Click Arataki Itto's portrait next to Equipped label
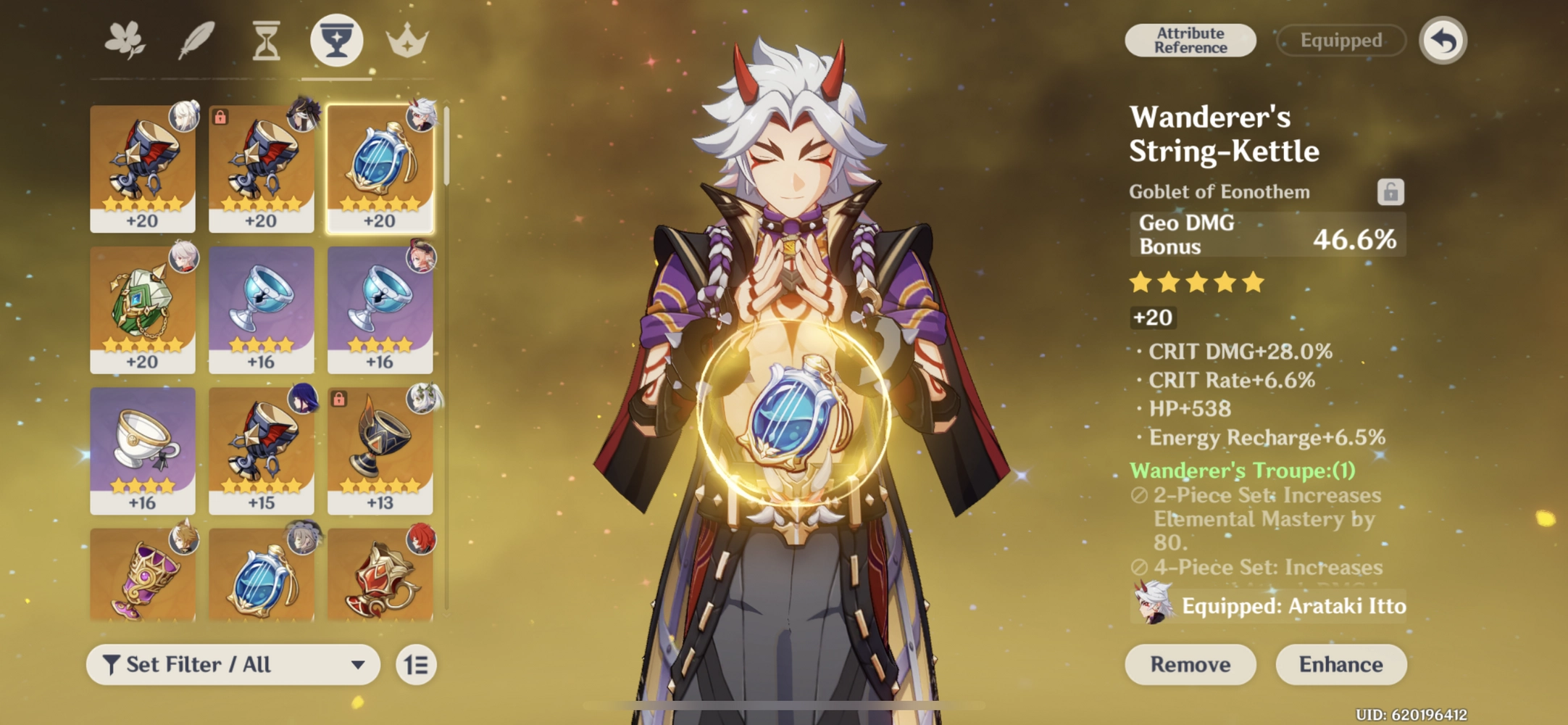 pos(1151,606)
